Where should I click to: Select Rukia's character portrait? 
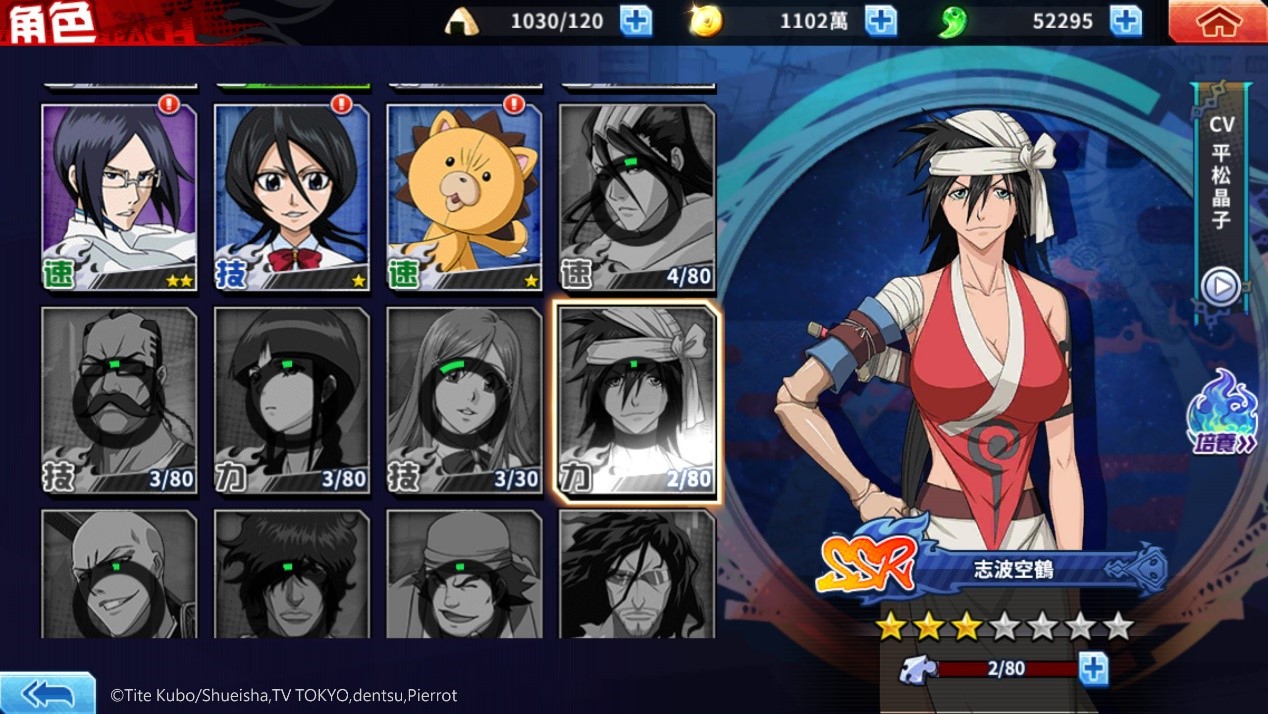click(291, 197)
